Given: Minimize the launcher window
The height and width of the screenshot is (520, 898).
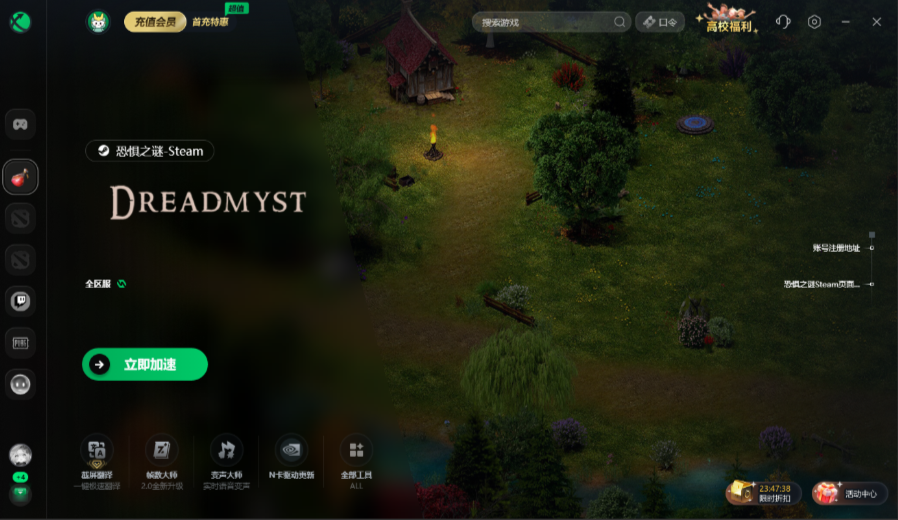Looking at the screenshot, I should (846, 21).
